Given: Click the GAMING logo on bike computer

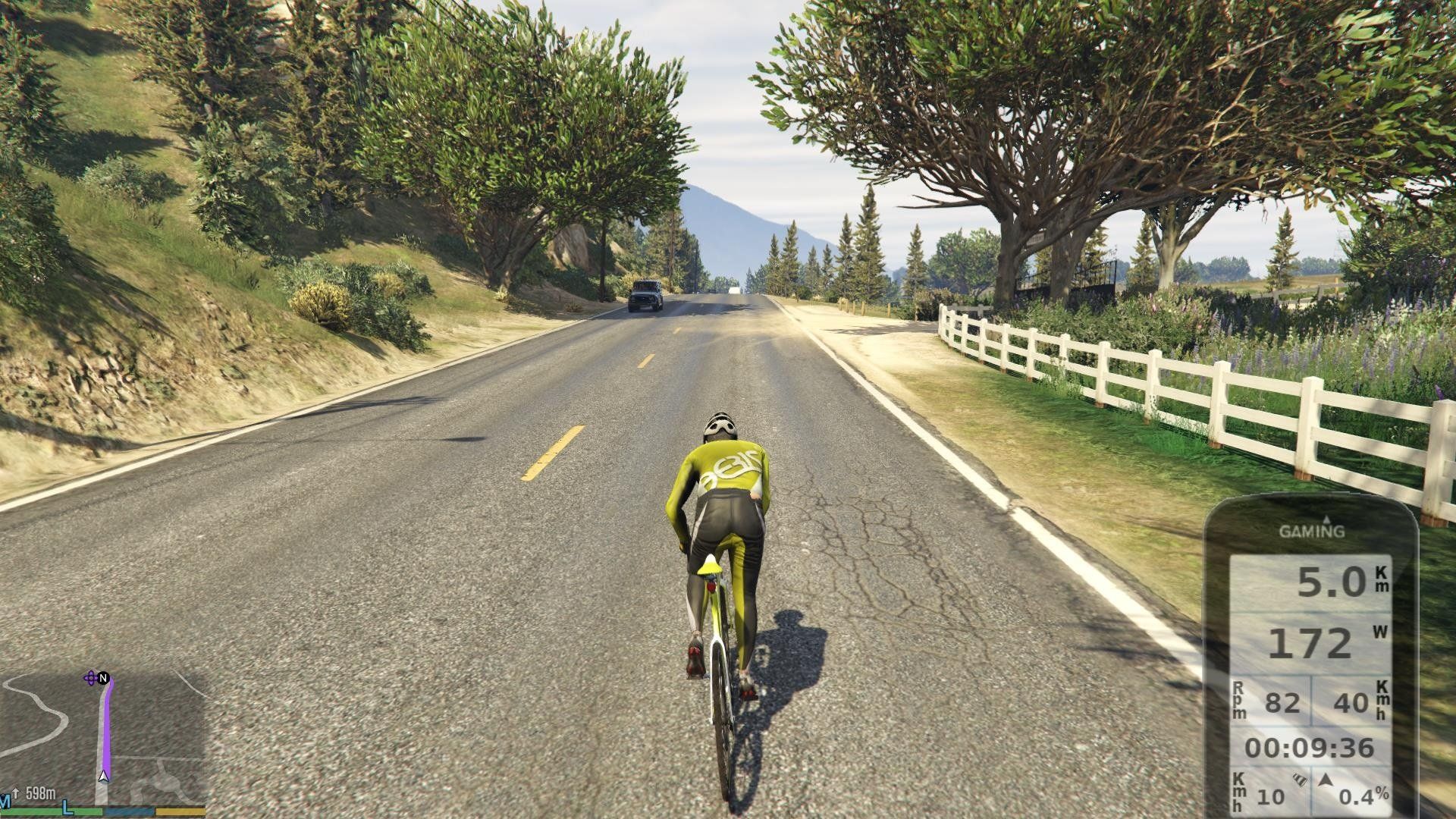Looking at the screenshot, I should pyautogui.click(x=1312, y=531).
